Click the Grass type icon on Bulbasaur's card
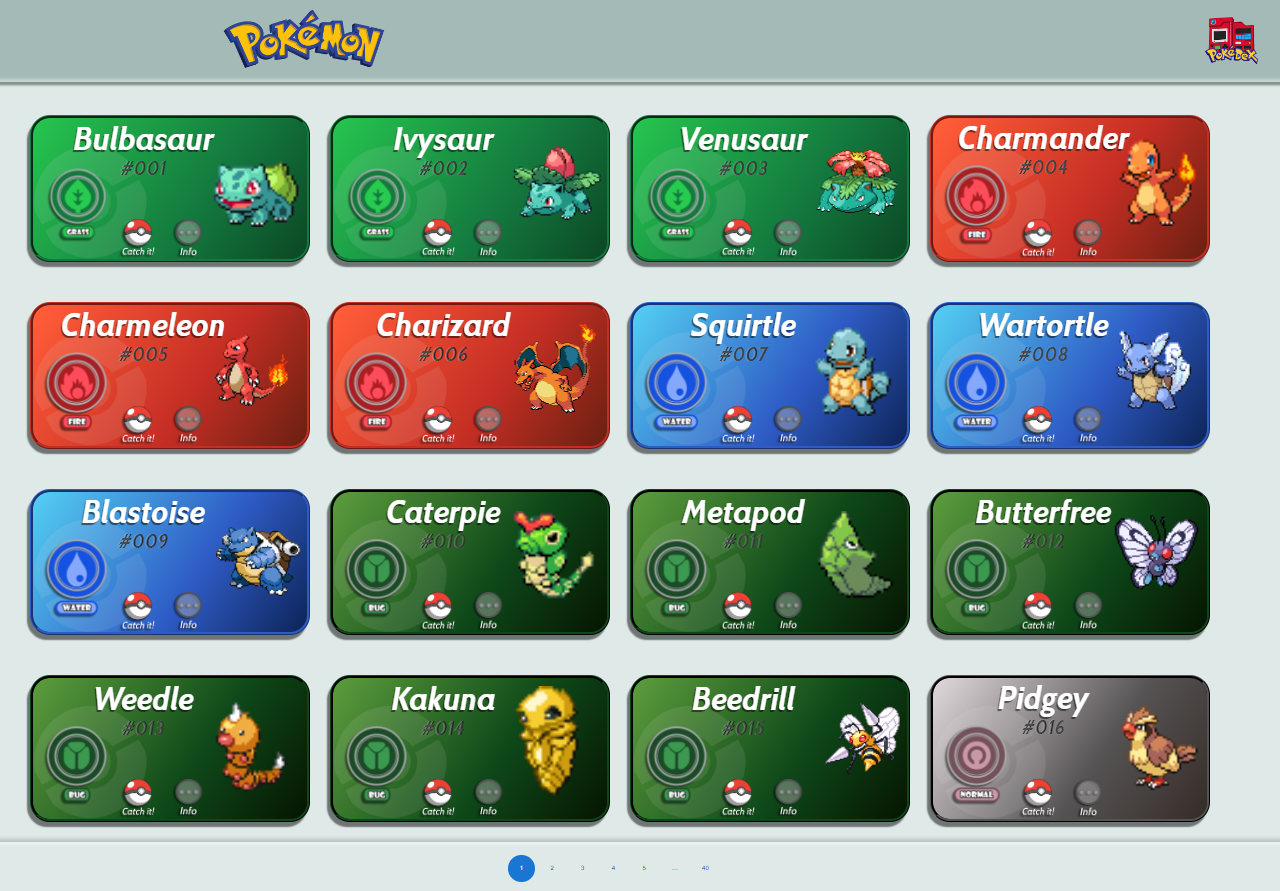The width and height of the screenshot is (1280, 891). (78, 197)
